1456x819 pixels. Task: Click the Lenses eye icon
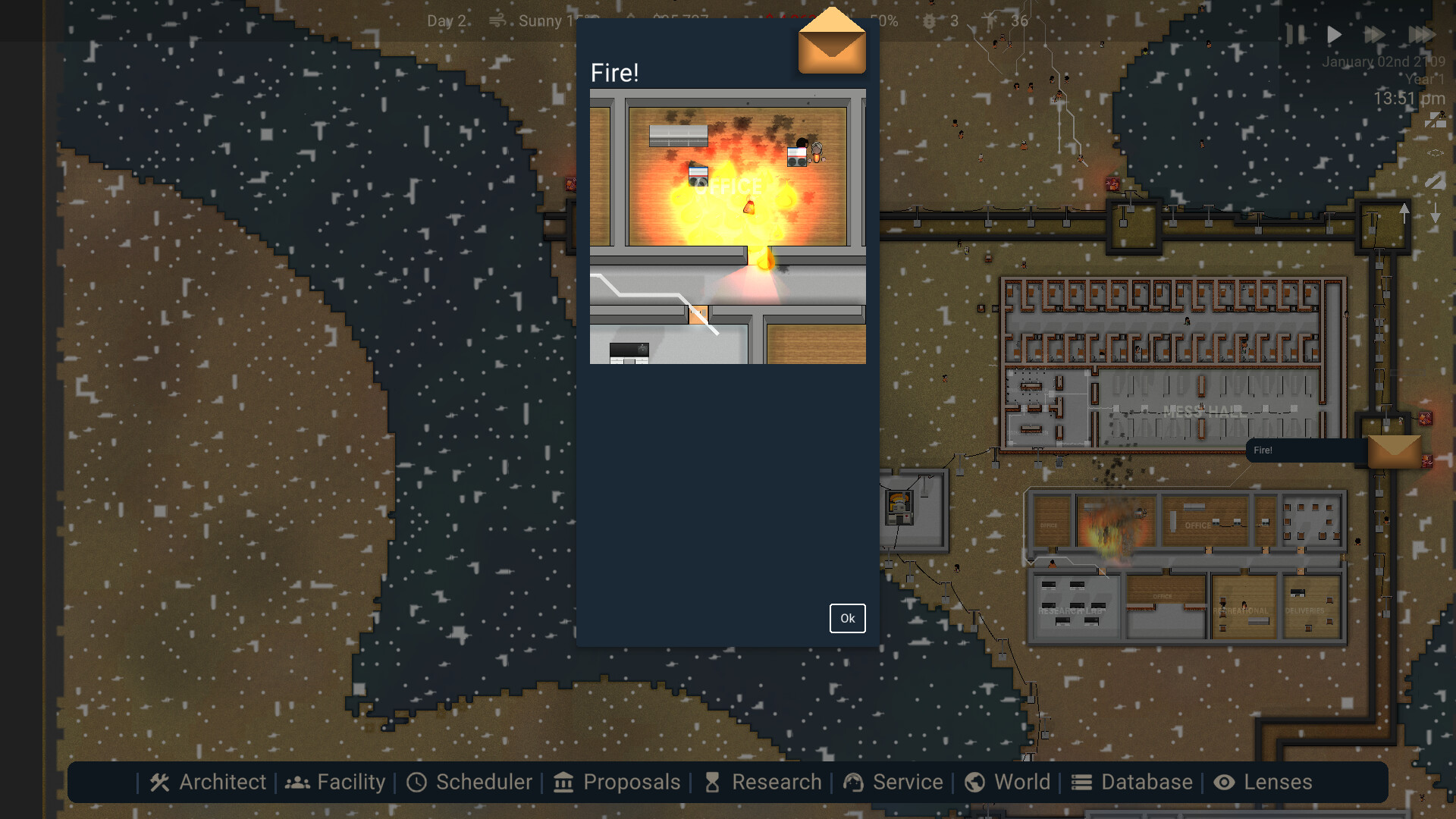[1224, 782]
